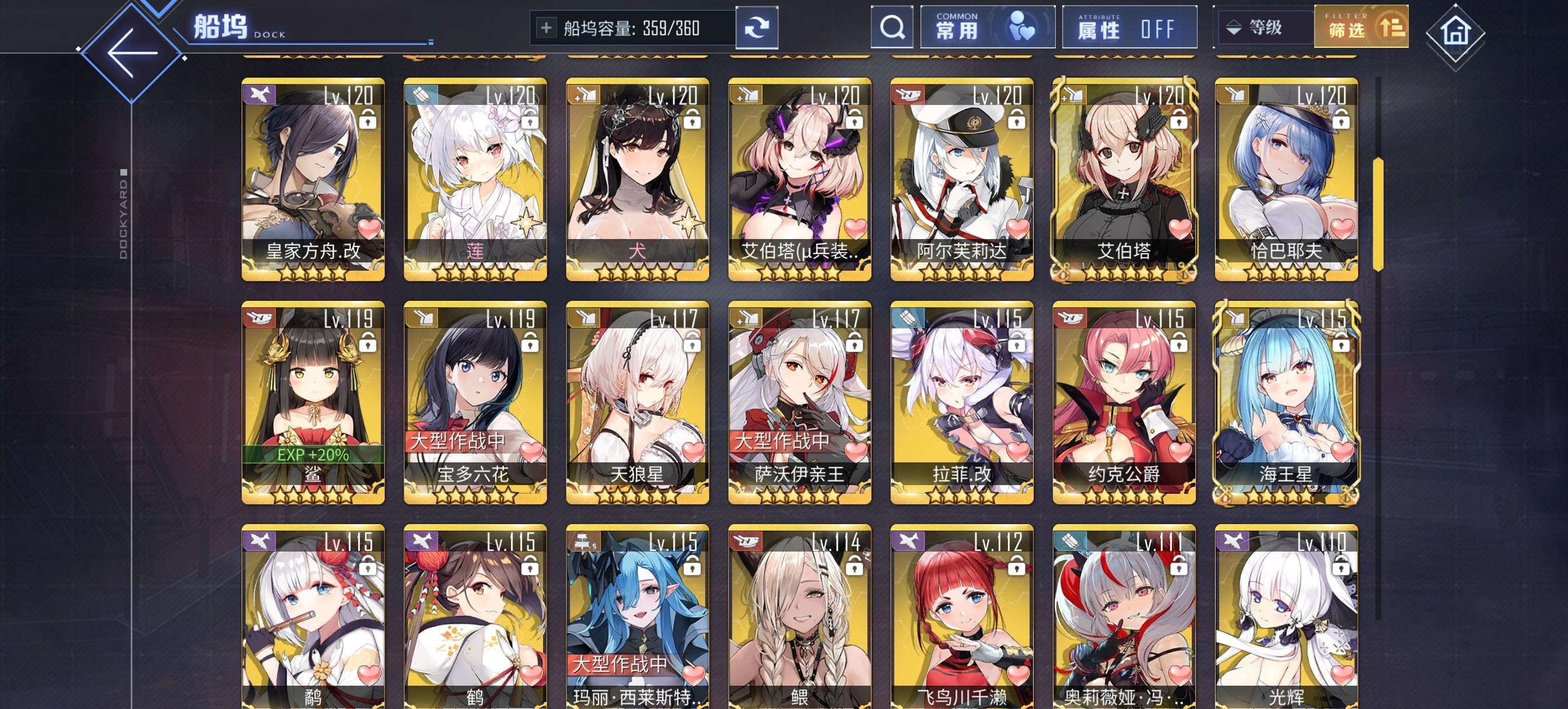Click the filter lines icon inside the 筛选 button
This screenshot has height=709, width=1568.
[1391, 28]
